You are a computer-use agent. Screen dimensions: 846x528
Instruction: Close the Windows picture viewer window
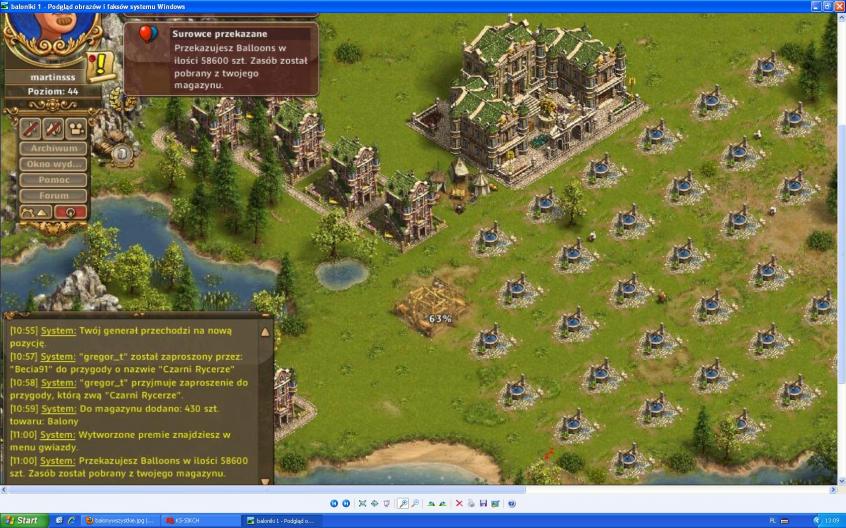pos(837,6)
